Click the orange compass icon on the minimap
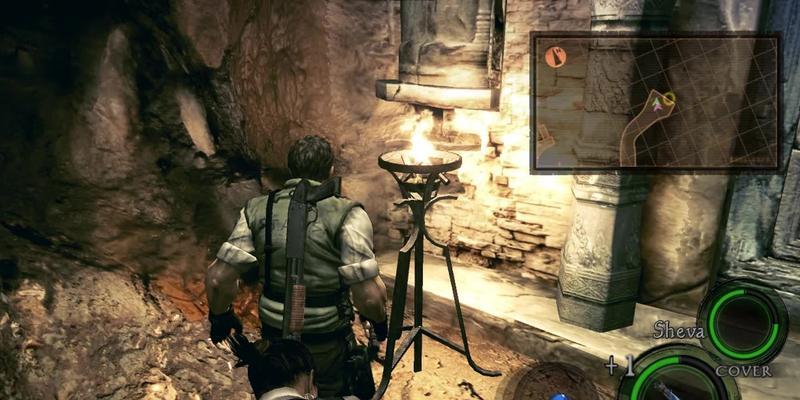This screenshot has height=400, width=800. pyautogui.click(x=557, y=57)
